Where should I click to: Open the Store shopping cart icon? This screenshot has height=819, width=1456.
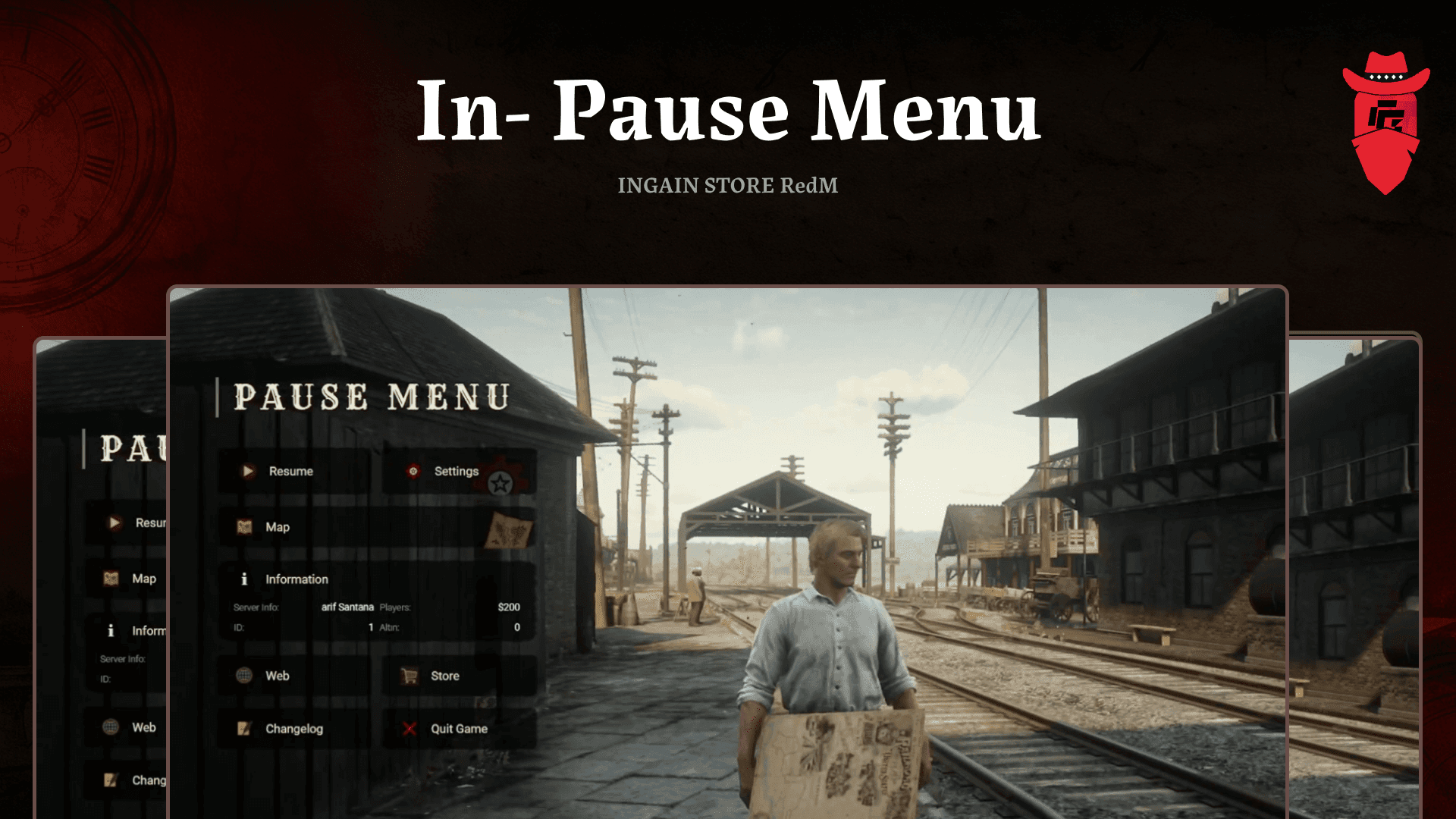410,675
